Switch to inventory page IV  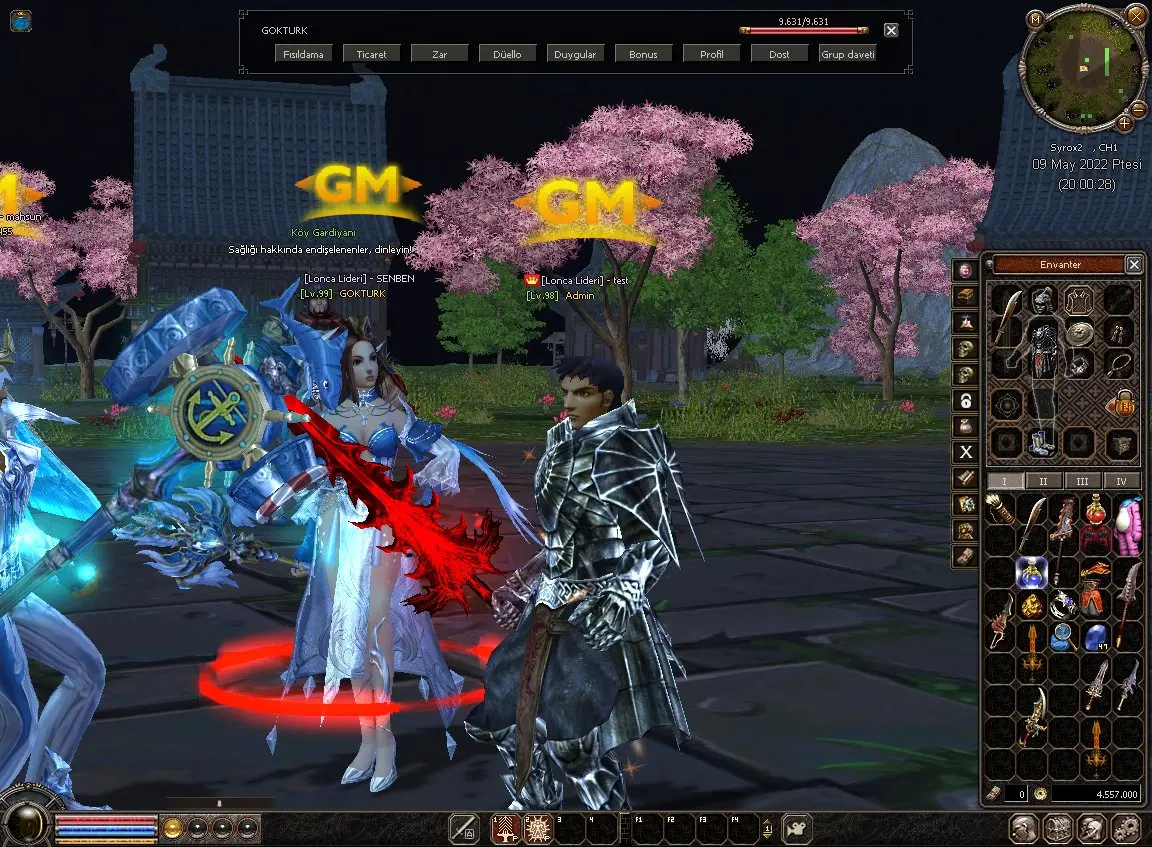point(1121,481)
